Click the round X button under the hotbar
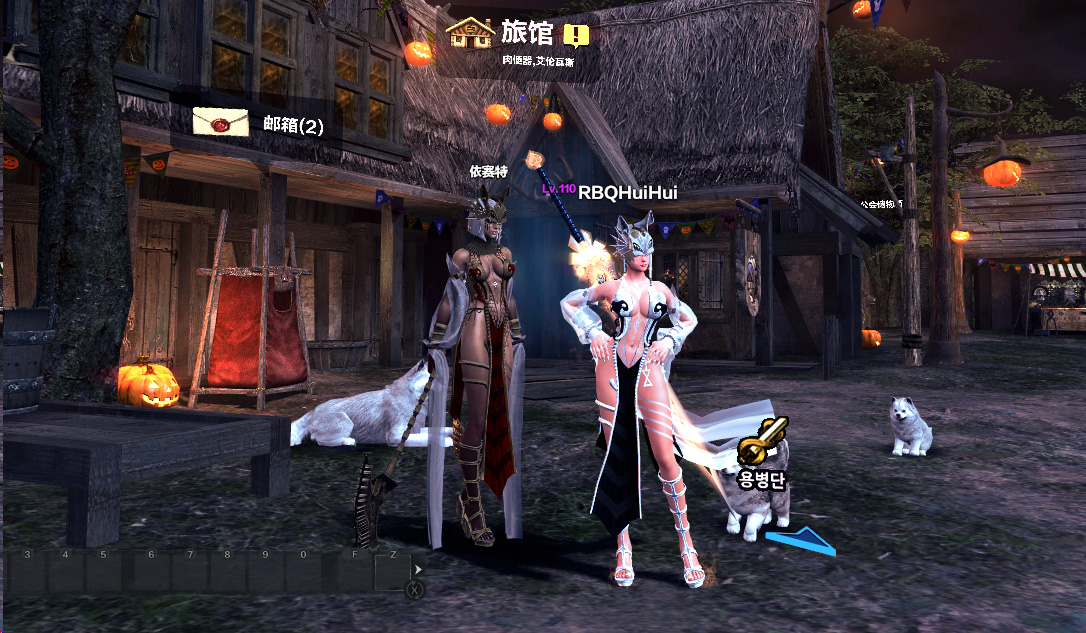1086x633 pixels. [x=414, y=590]
